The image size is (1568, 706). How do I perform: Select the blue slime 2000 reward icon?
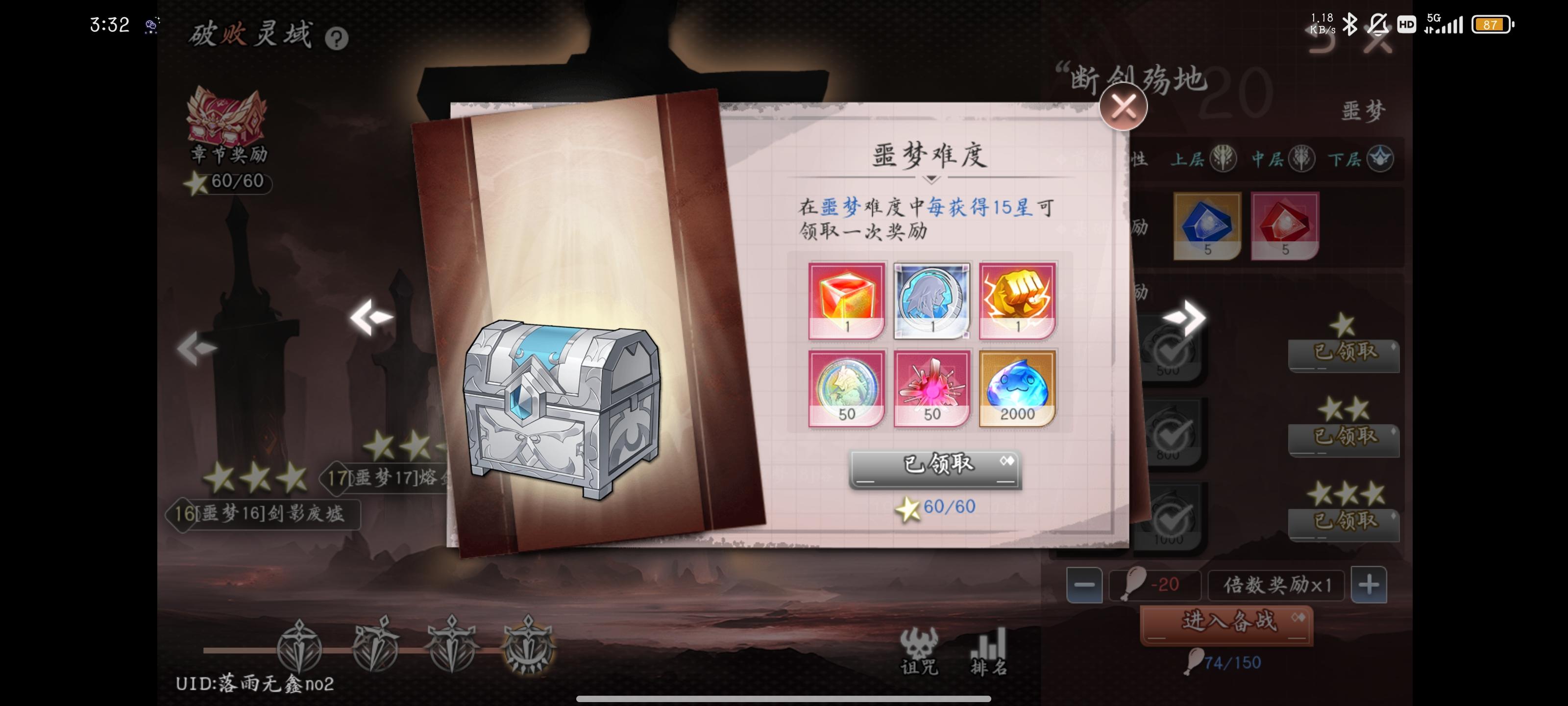pos(1018,387)
